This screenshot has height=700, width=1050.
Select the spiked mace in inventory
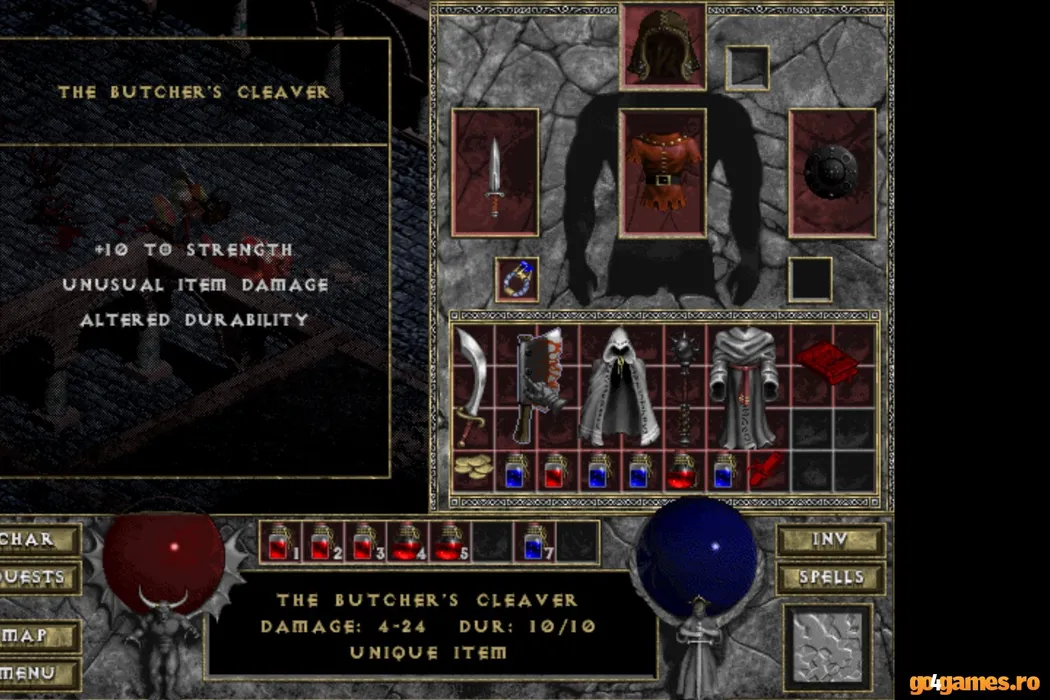point(684,385)
